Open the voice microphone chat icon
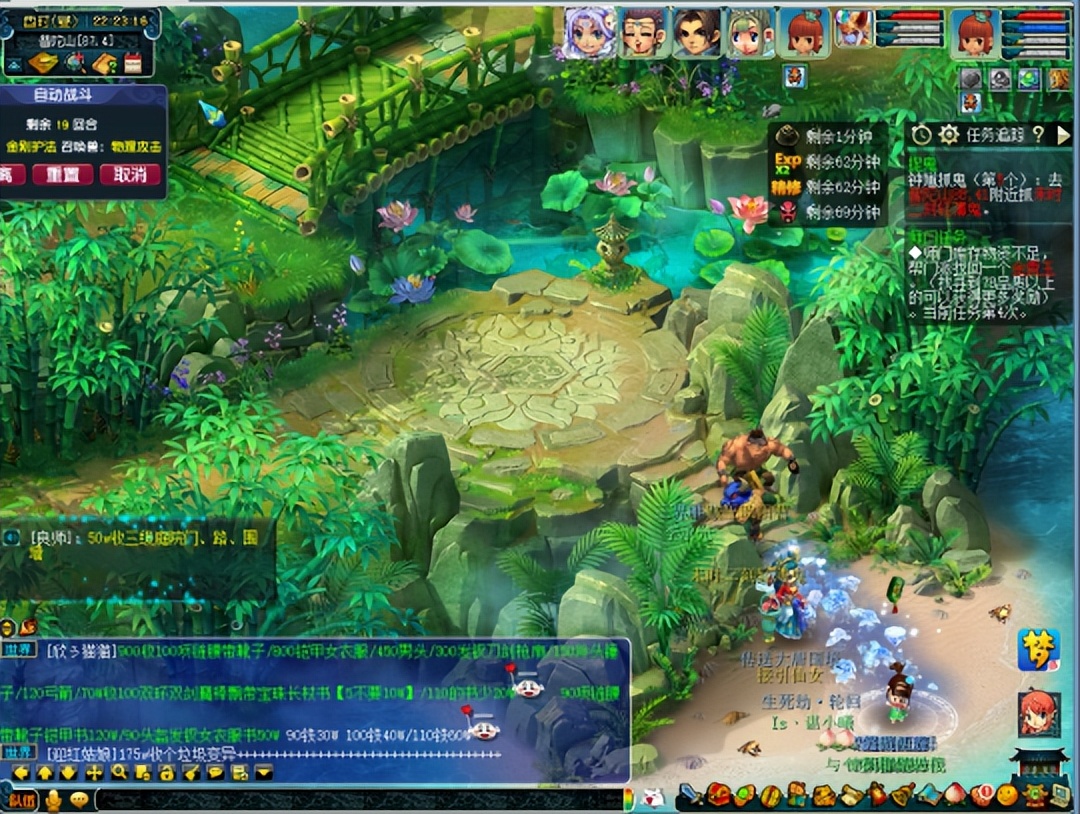This screenshot has width=1080, height=814. point(53,800)
